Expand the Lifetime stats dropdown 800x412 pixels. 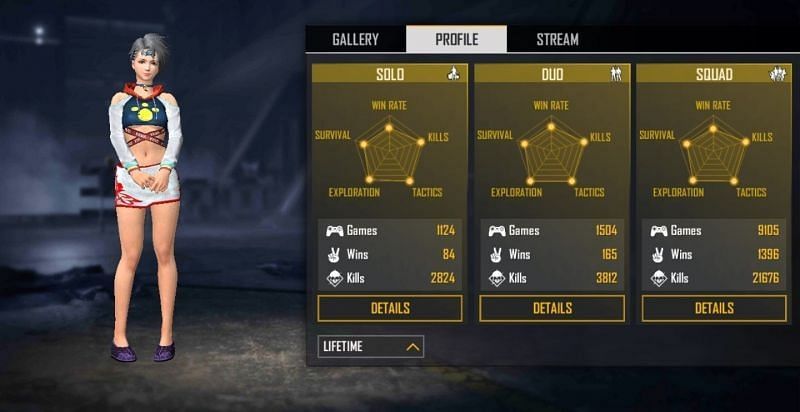pyautogui.click(x=371, y=346)
